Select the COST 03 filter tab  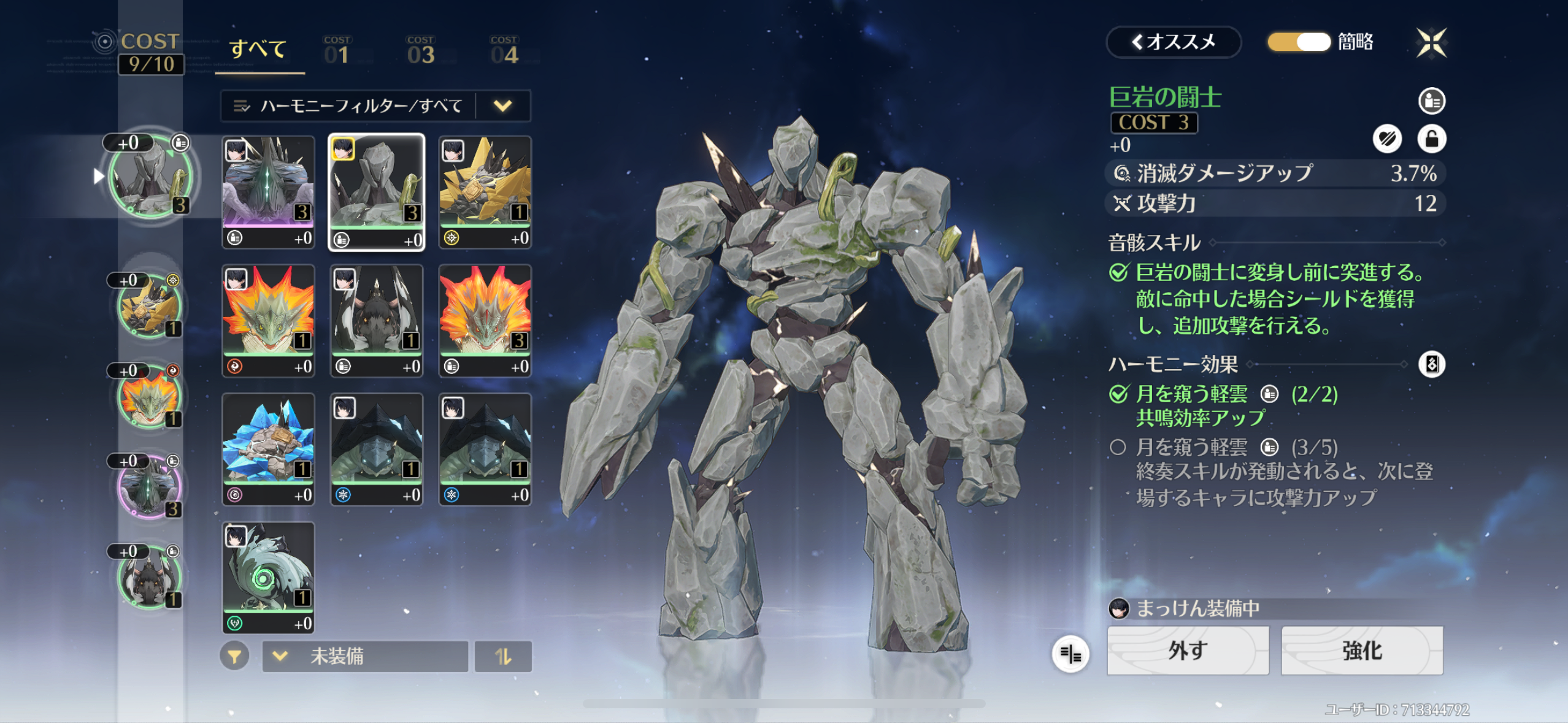[421, 50]
